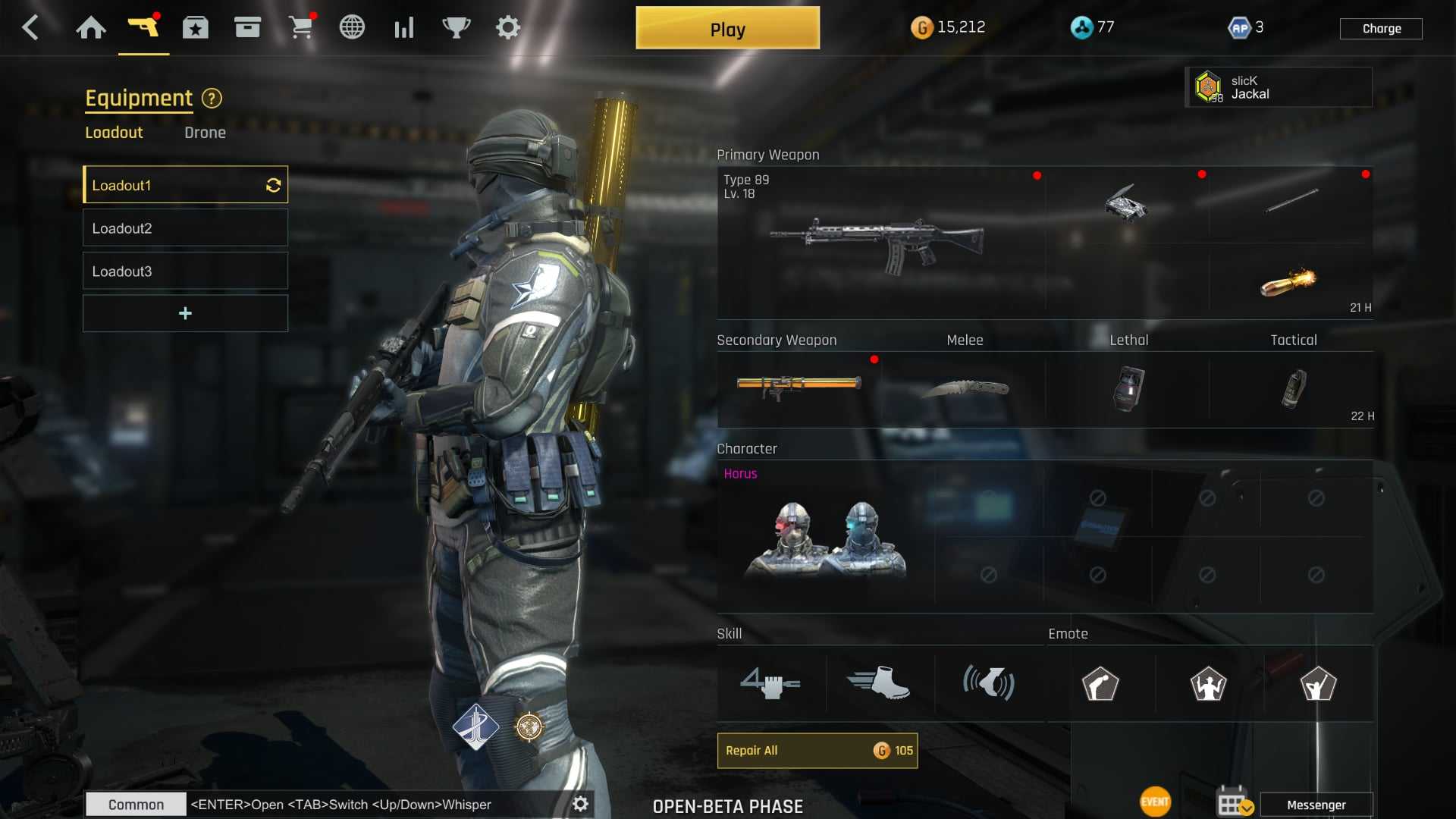This screenshot has height=819, width=1456.
Task: Go back with the arrow icon
Action: 30,28
